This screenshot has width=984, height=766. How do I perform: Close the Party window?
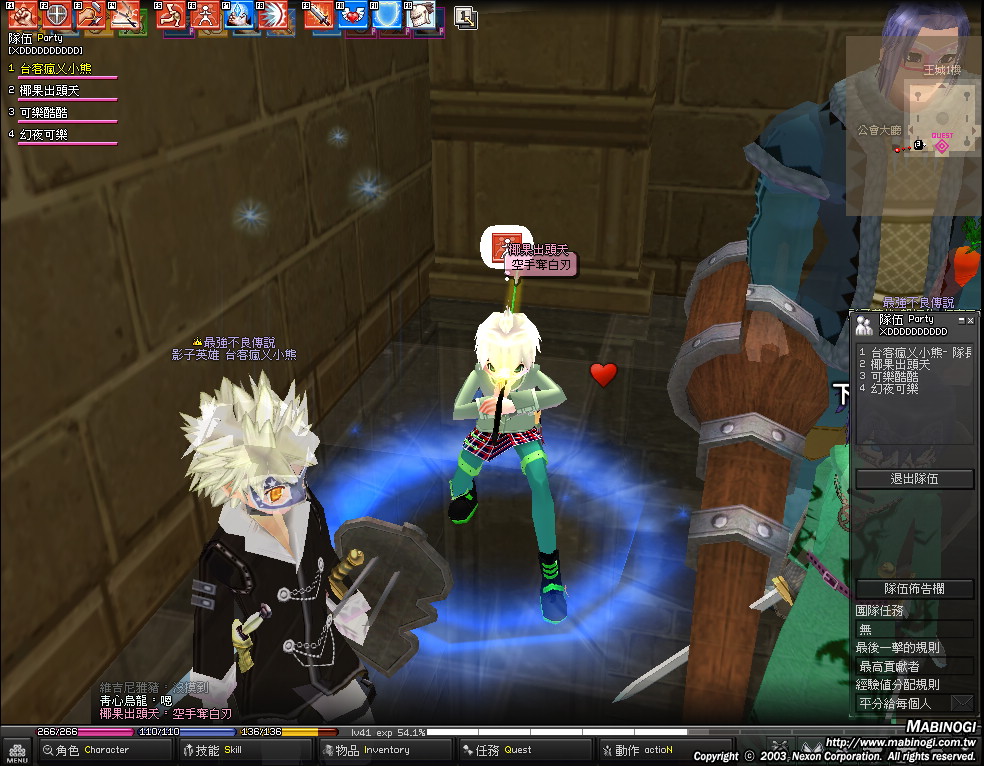(970, 320)
